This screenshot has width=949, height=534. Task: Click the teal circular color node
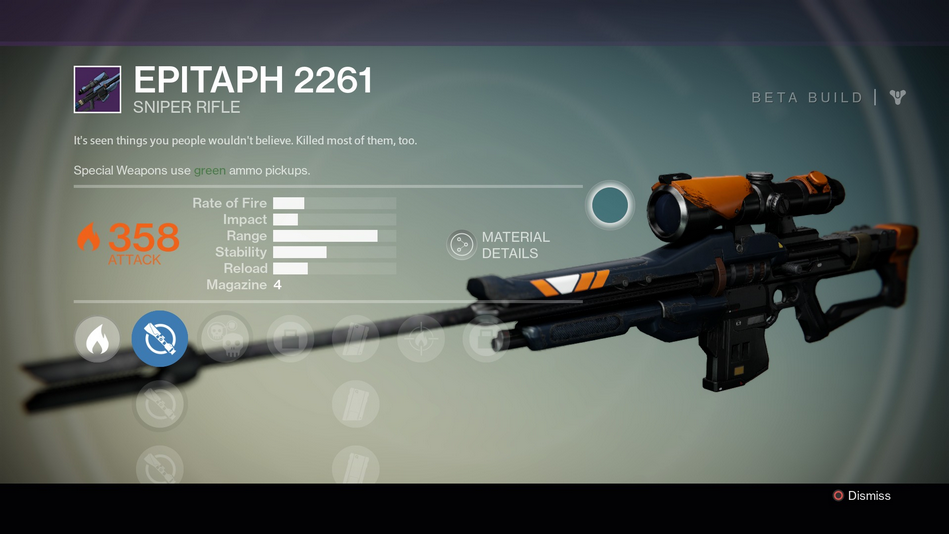click(x=609, y=205)
